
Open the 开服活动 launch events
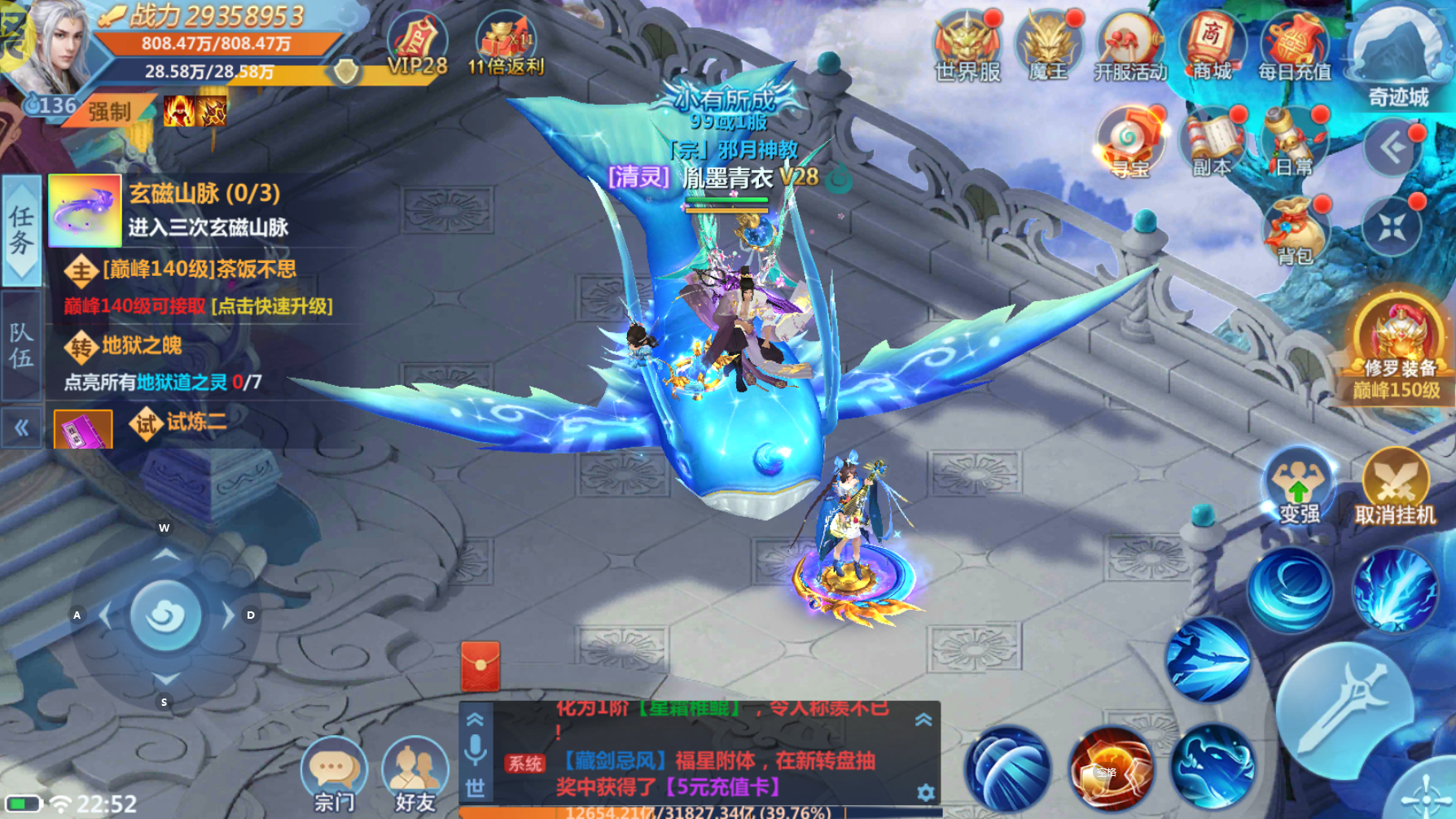(1129, 45)
